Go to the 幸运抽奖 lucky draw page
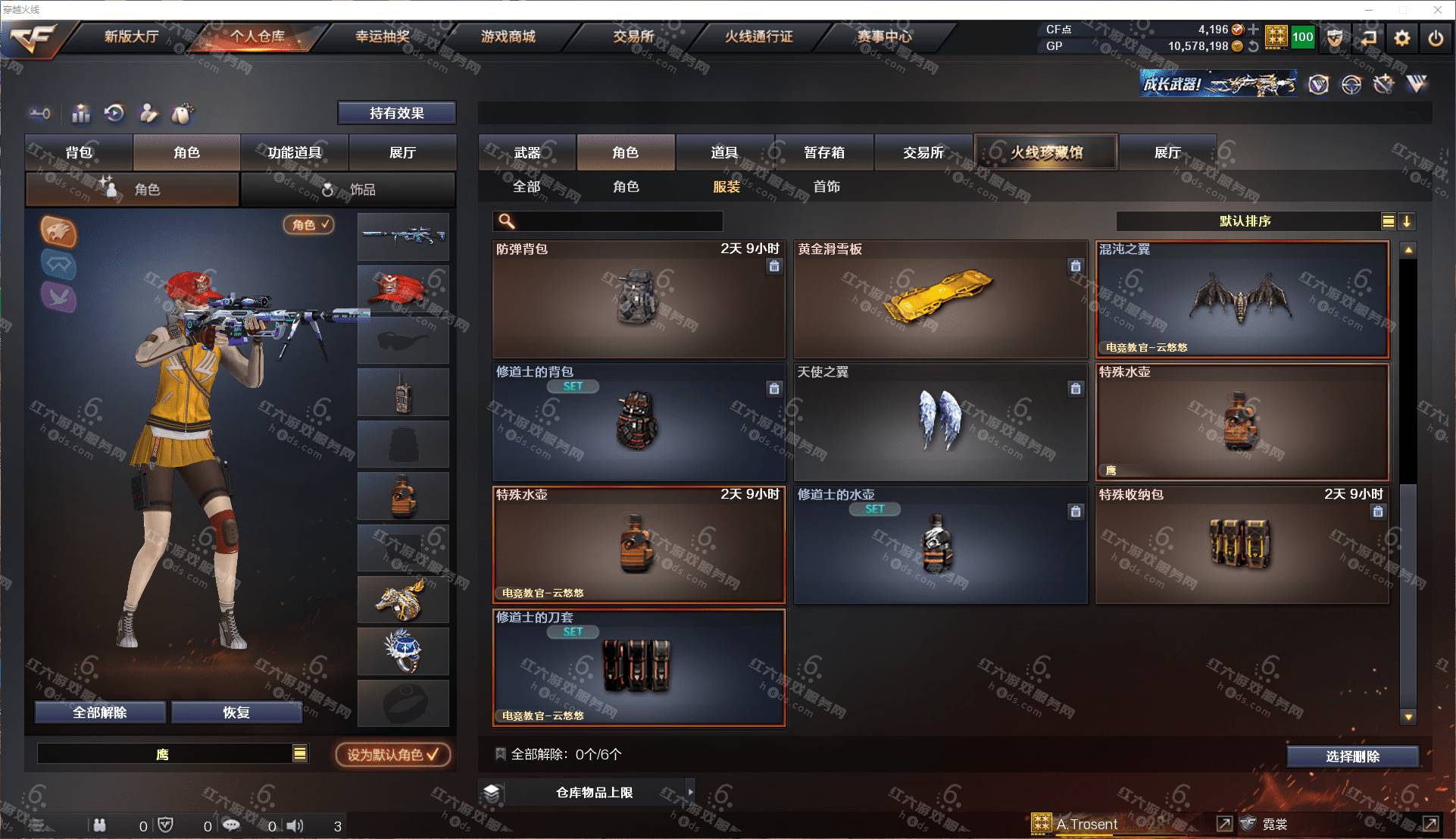The width and height of the screenshot is (1456, 839). coord(383,36)
